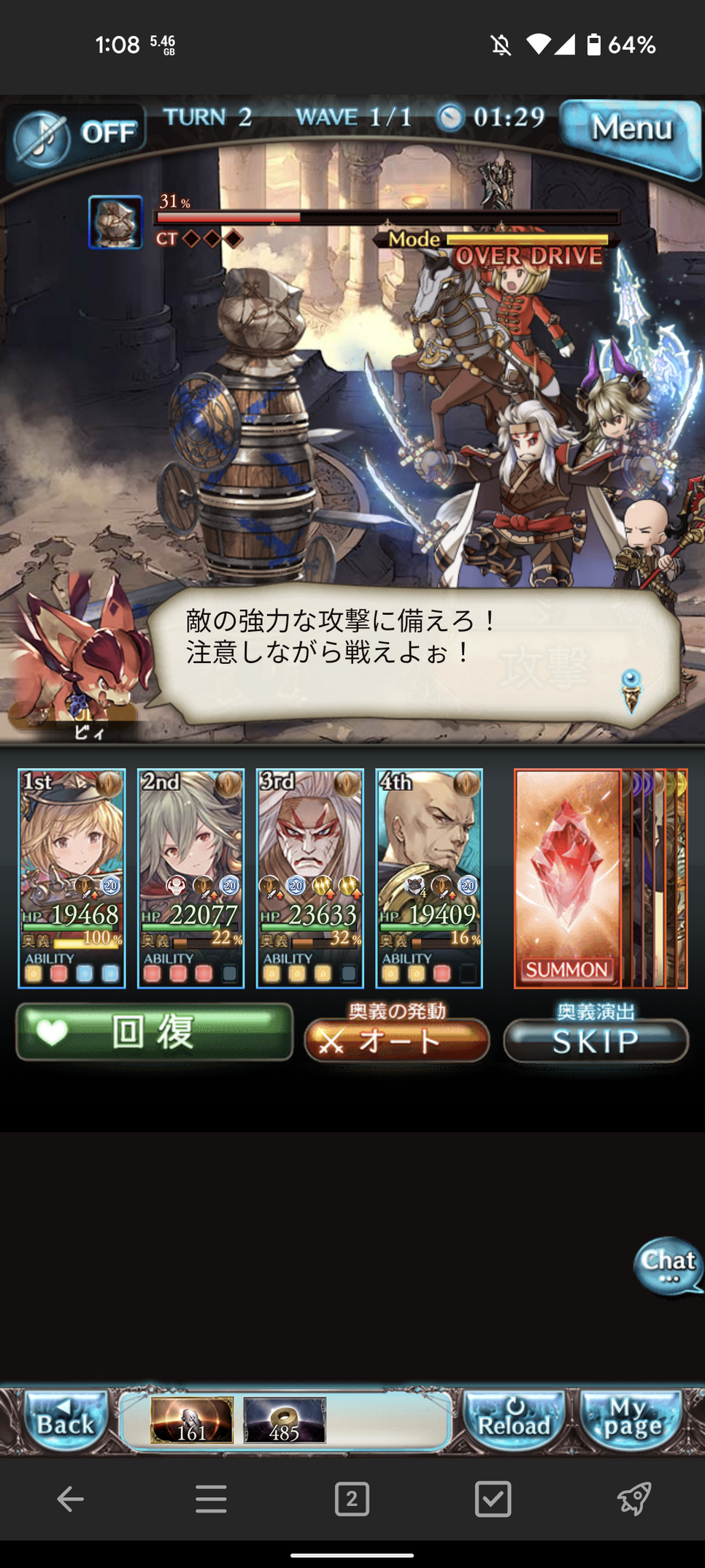Viewport: 705px width, 1568px height.
Task: Select the item shortcut showing 161
Action: click(x=192, y=1420)
